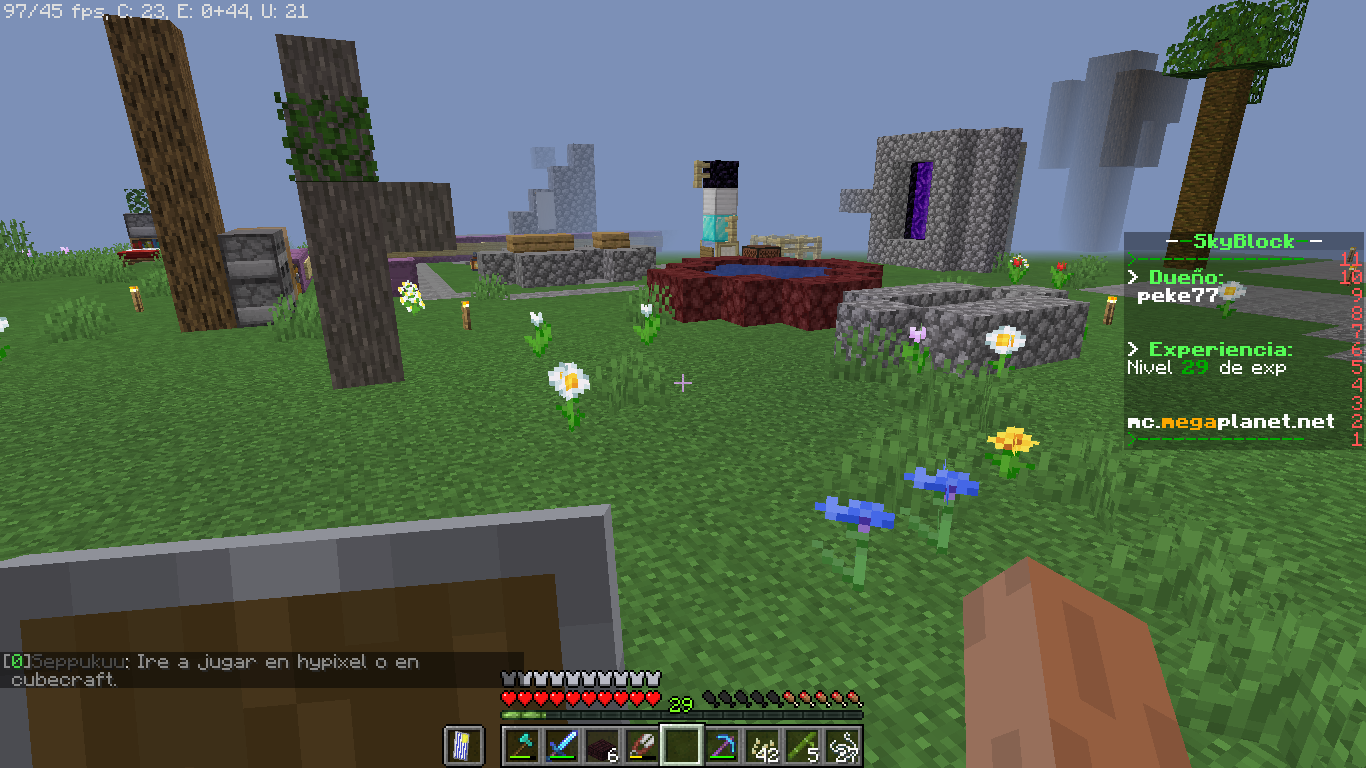This screenshot has height=768, width=1366.
Task: Select the off-hand shield slot
Action: click(464, 746)
